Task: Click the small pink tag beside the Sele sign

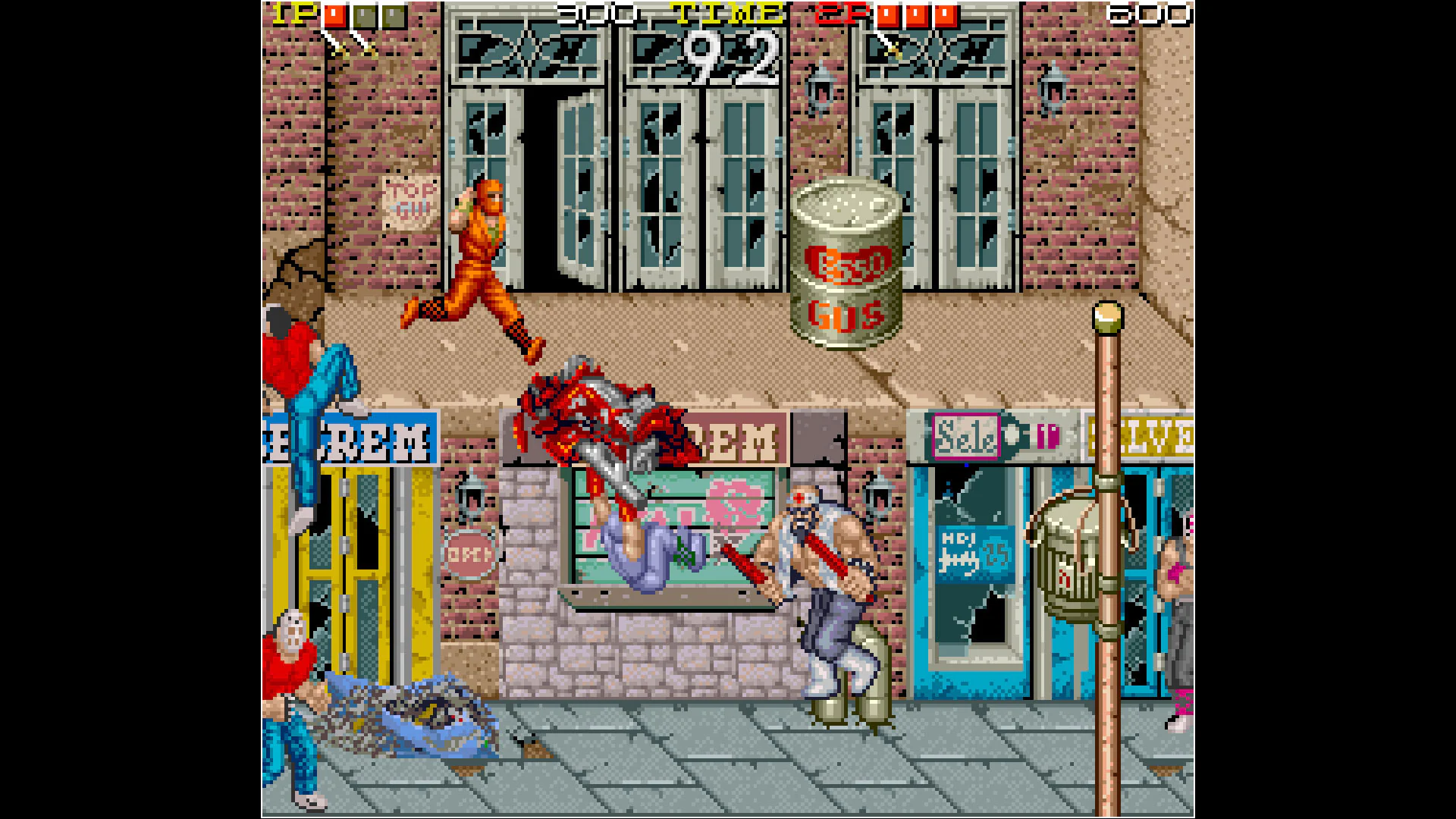Action: click(x=1048, y=436)
